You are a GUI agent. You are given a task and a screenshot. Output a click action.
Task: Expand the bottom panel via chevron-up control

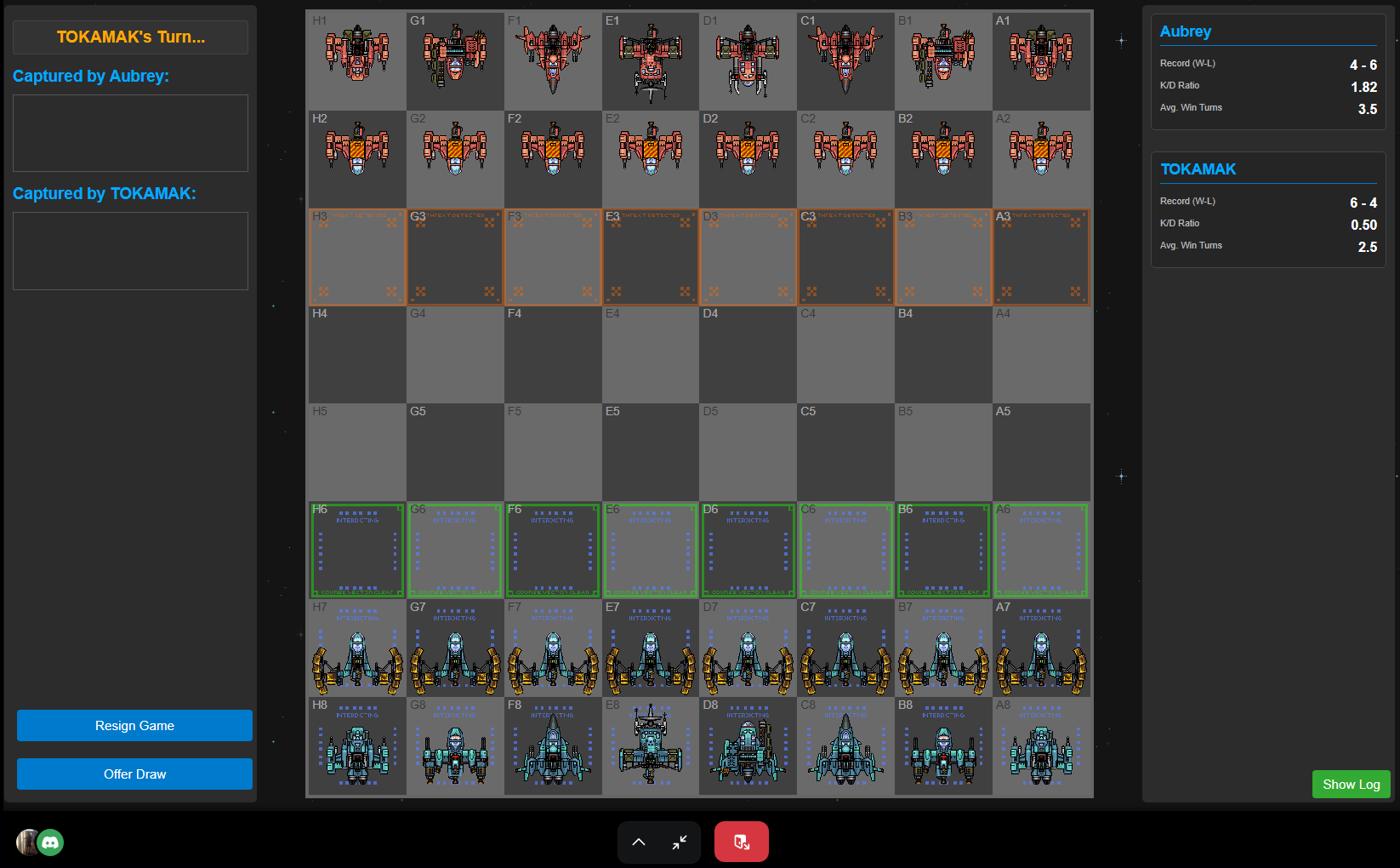tap(639, 842)
